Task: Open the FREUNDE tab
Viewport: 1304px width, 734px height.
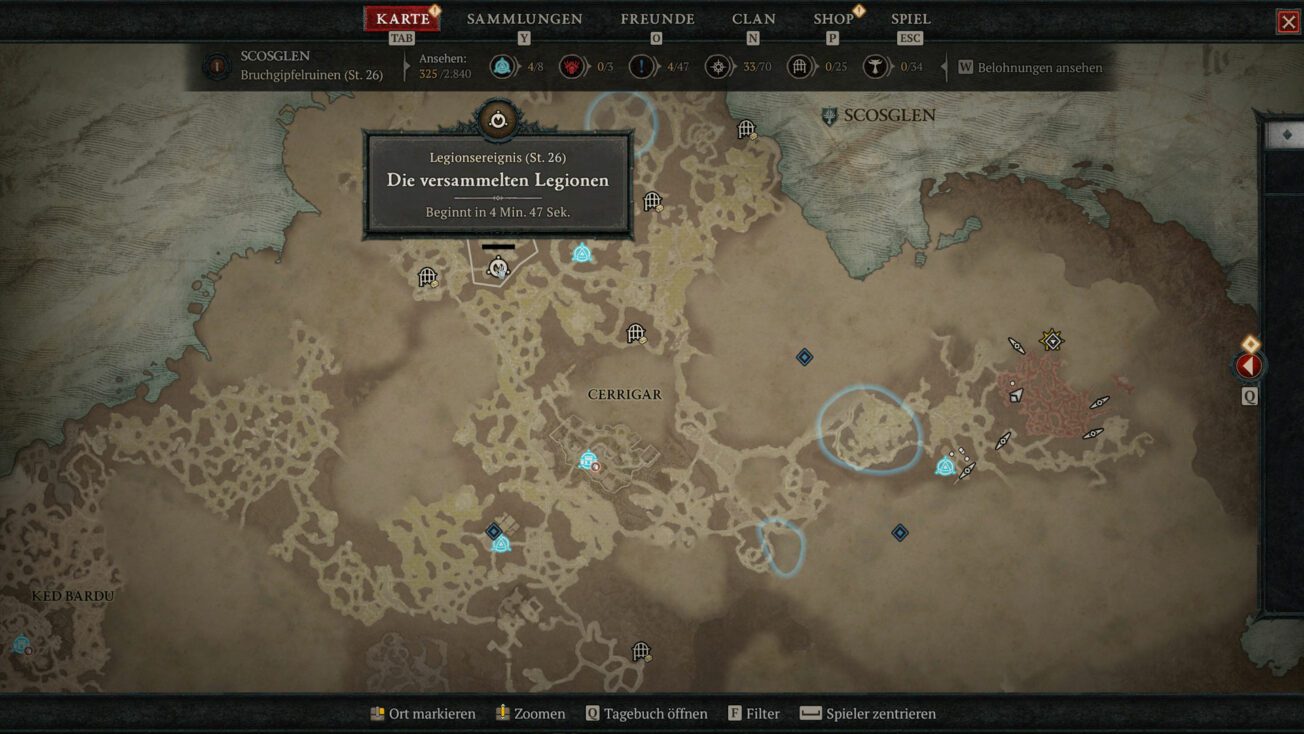Action: coord(655,18)
